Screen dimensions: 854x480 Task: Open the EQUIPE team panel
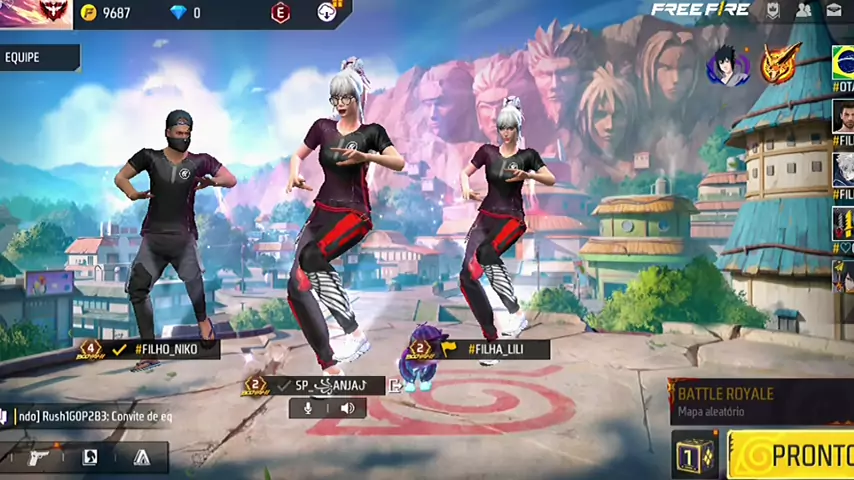[x=38, y=58]
